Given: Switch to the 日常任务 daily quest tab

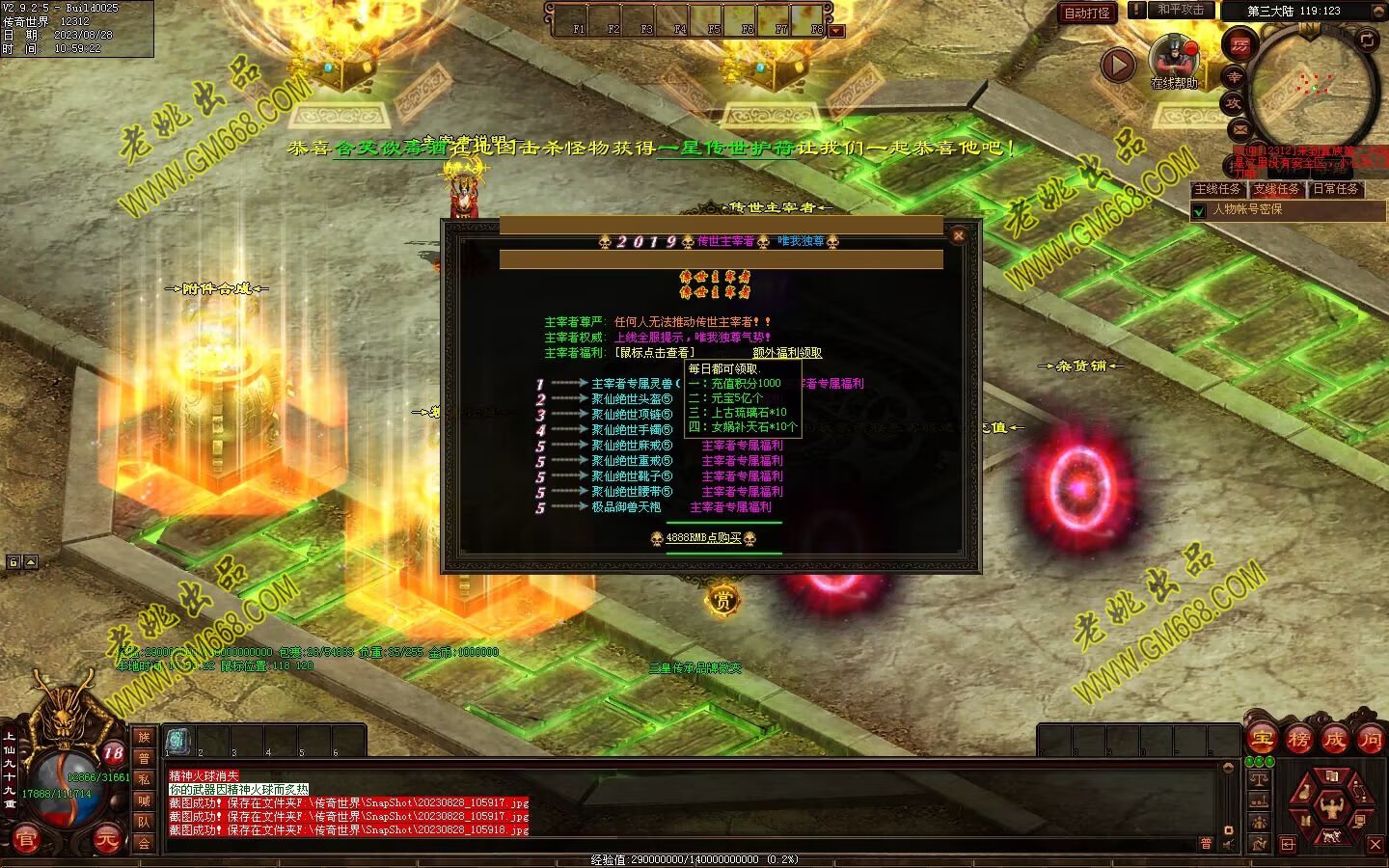Looking at the screenshot, I should [x=1336, y=189].
